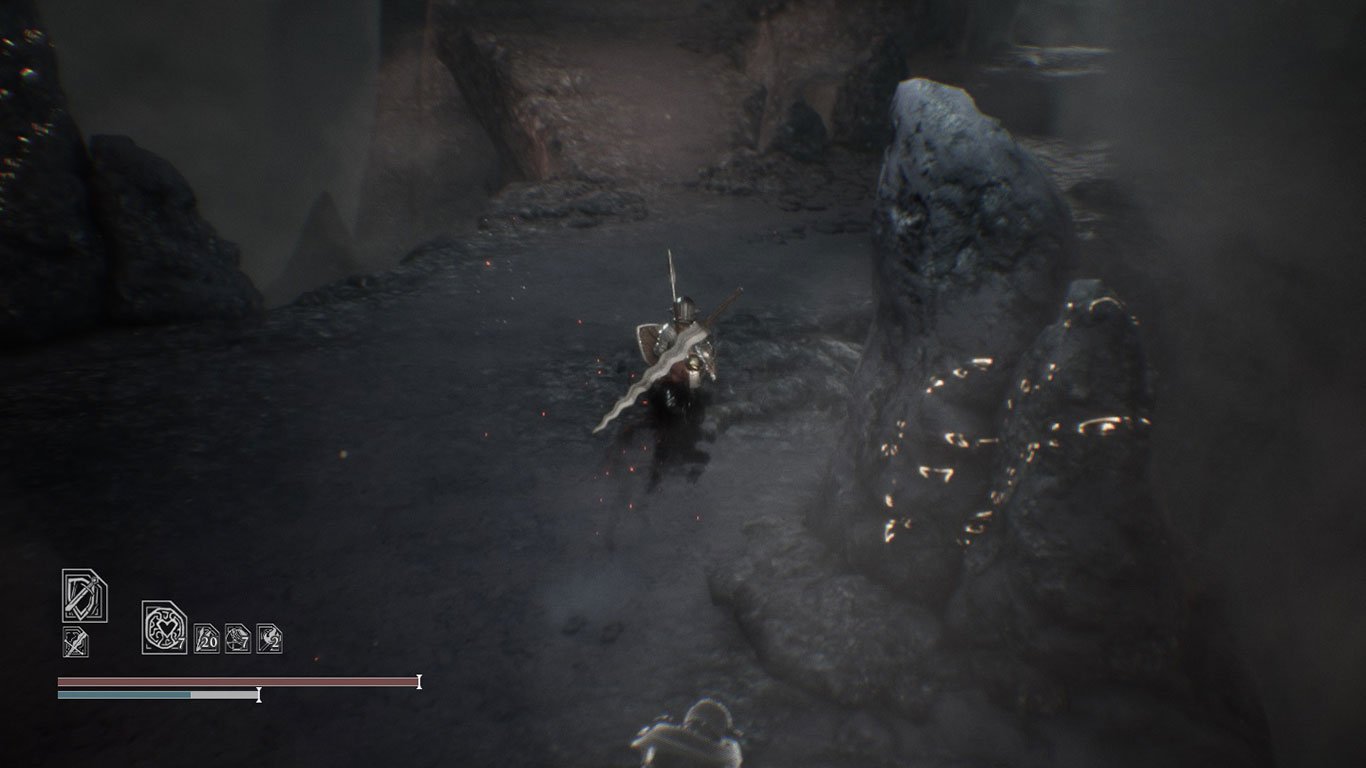
Task: Click the crossbow bolt item showing count 7
Action: 237,639
